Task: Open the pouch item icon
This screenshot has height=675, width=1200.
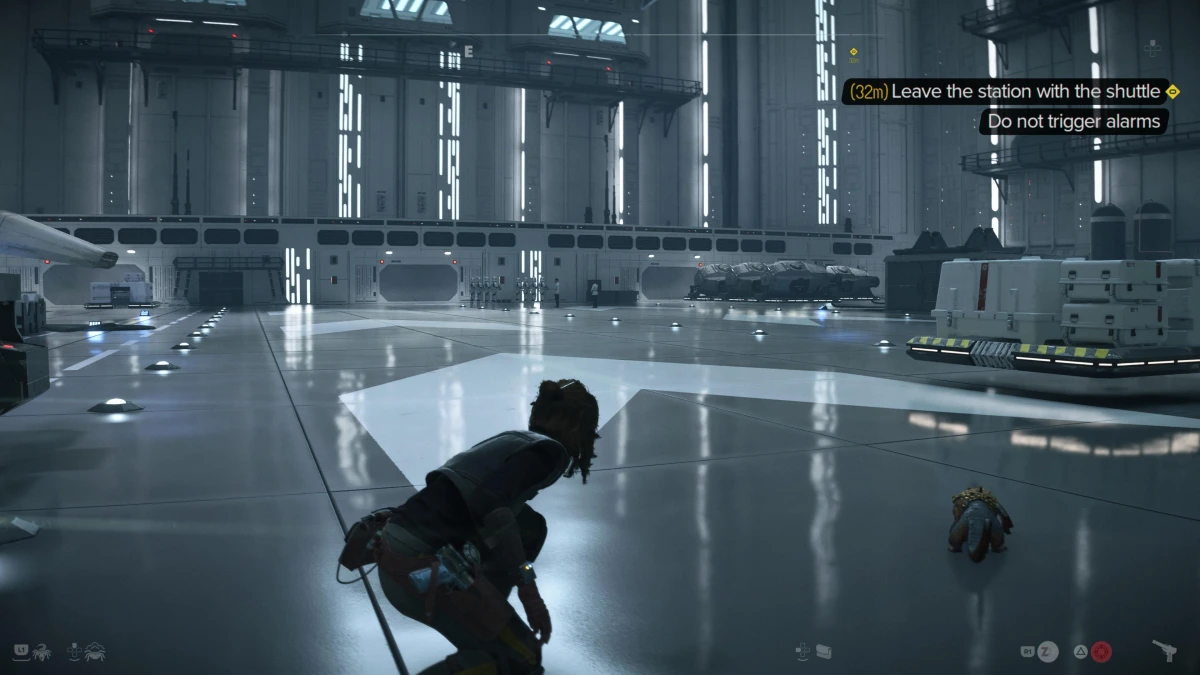Action: [x=824, y=651]
